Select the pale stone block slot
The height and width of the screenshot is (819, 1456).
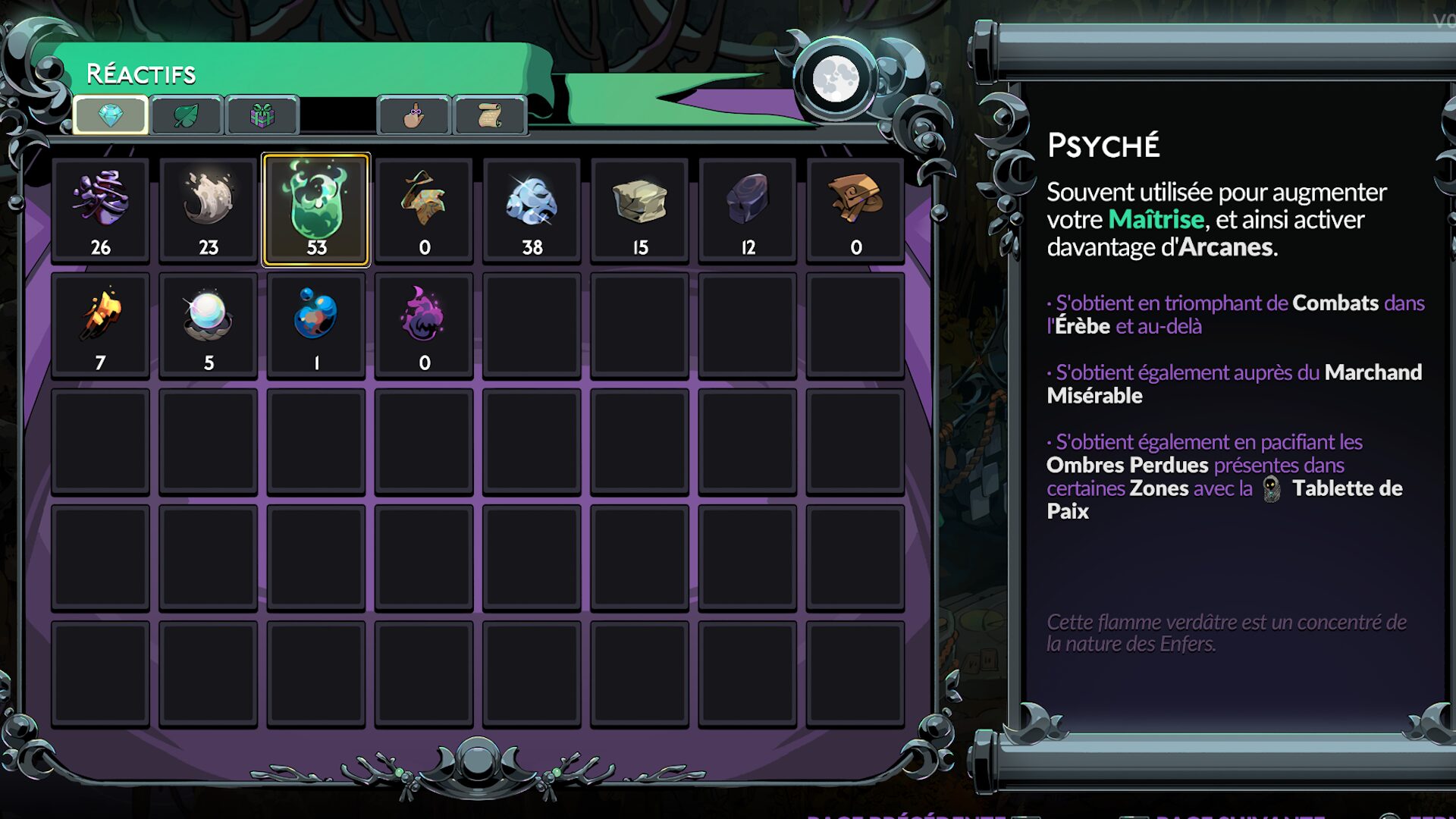640,209
